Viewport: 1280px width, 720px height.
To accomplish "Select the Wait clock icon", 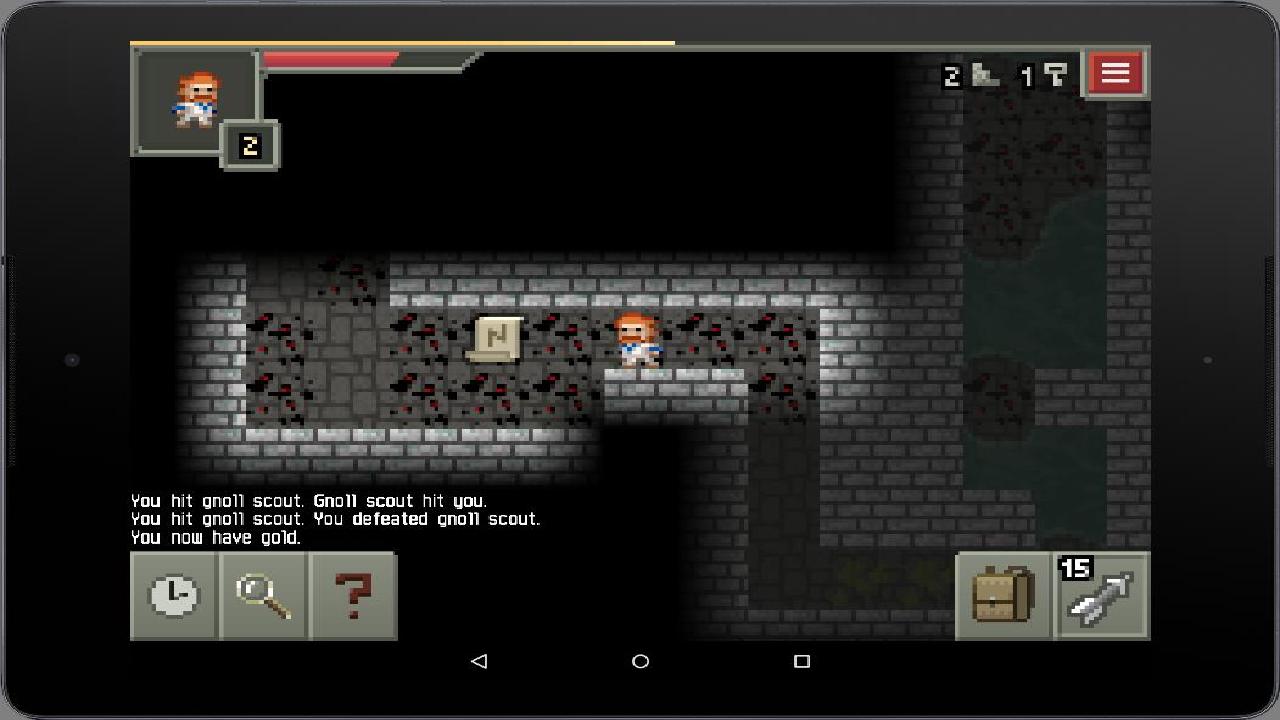I will pyautogui.click(x=172, y=596).
